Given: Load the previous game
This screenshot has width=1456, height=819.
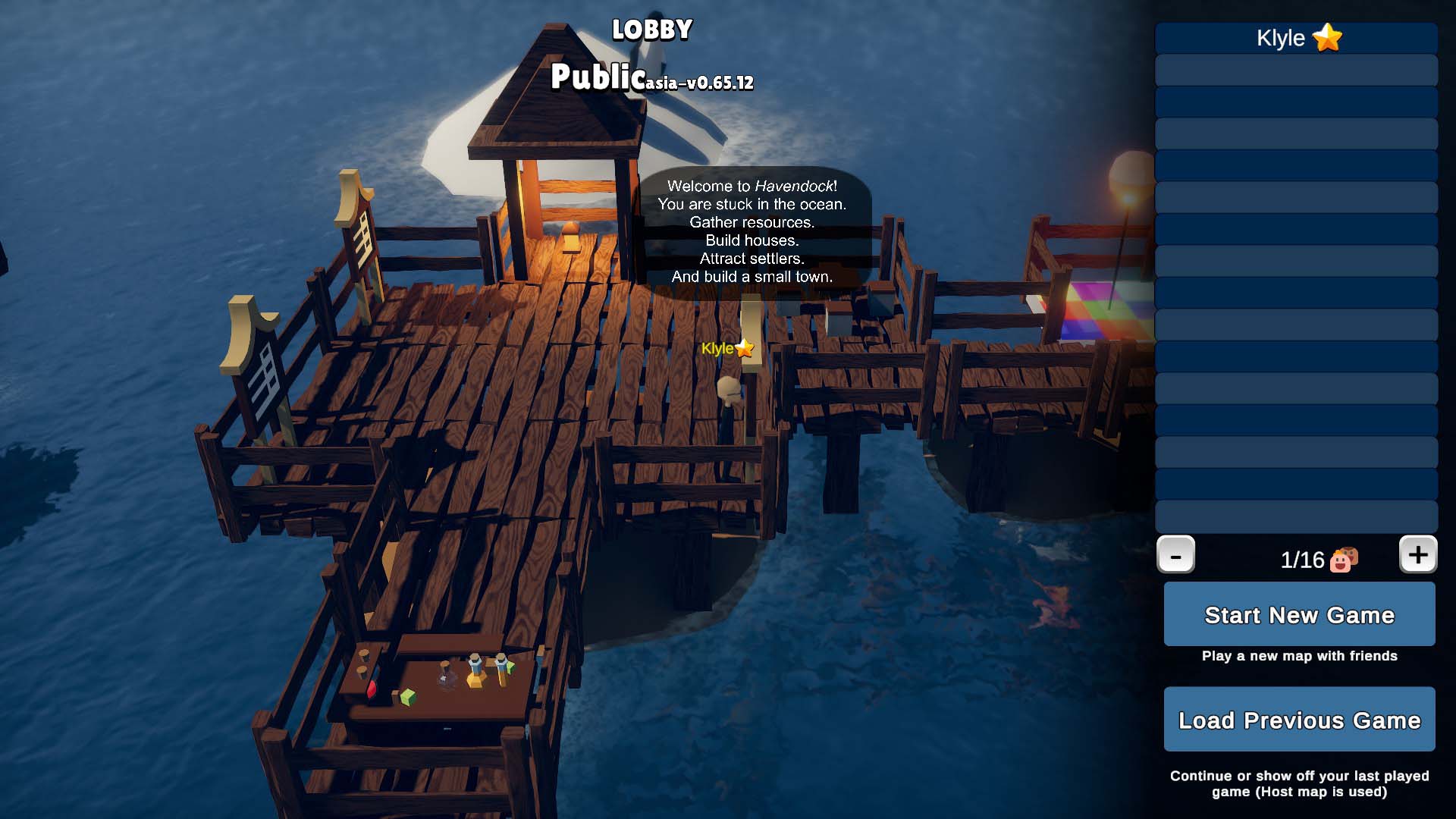Looking at the screenshot, I should pyautogui.click(x=1299, y=719).
